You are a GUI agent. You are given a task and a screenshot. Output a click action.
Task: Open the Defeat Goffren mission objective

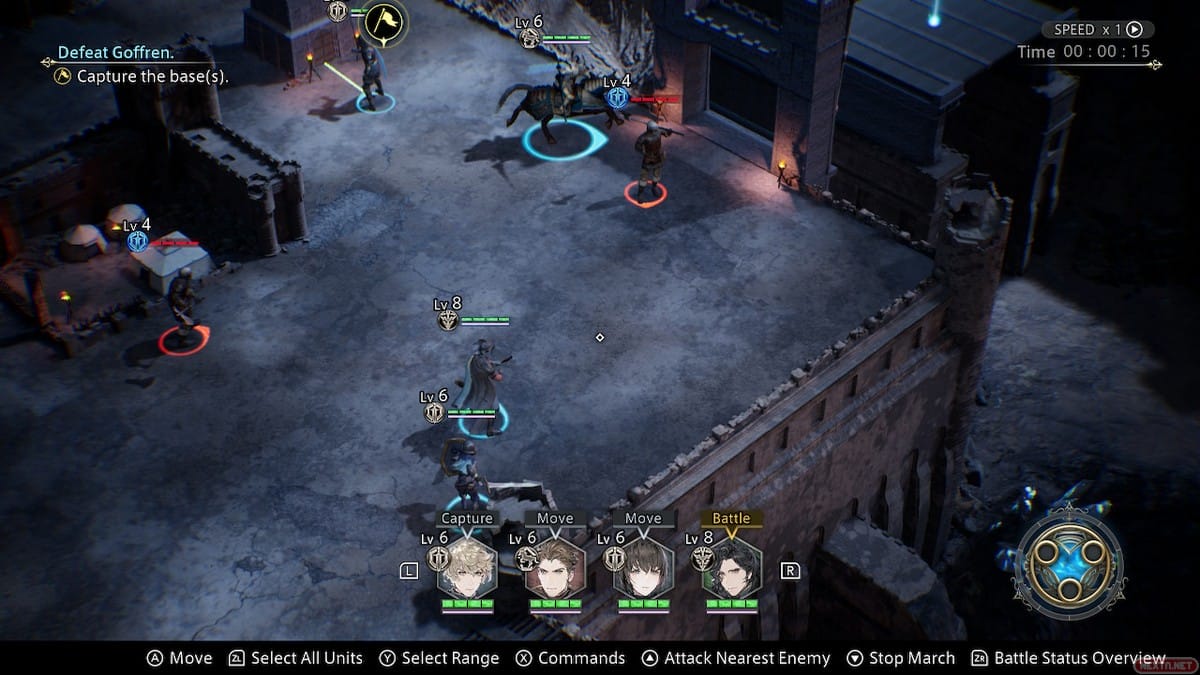(115, 52)
